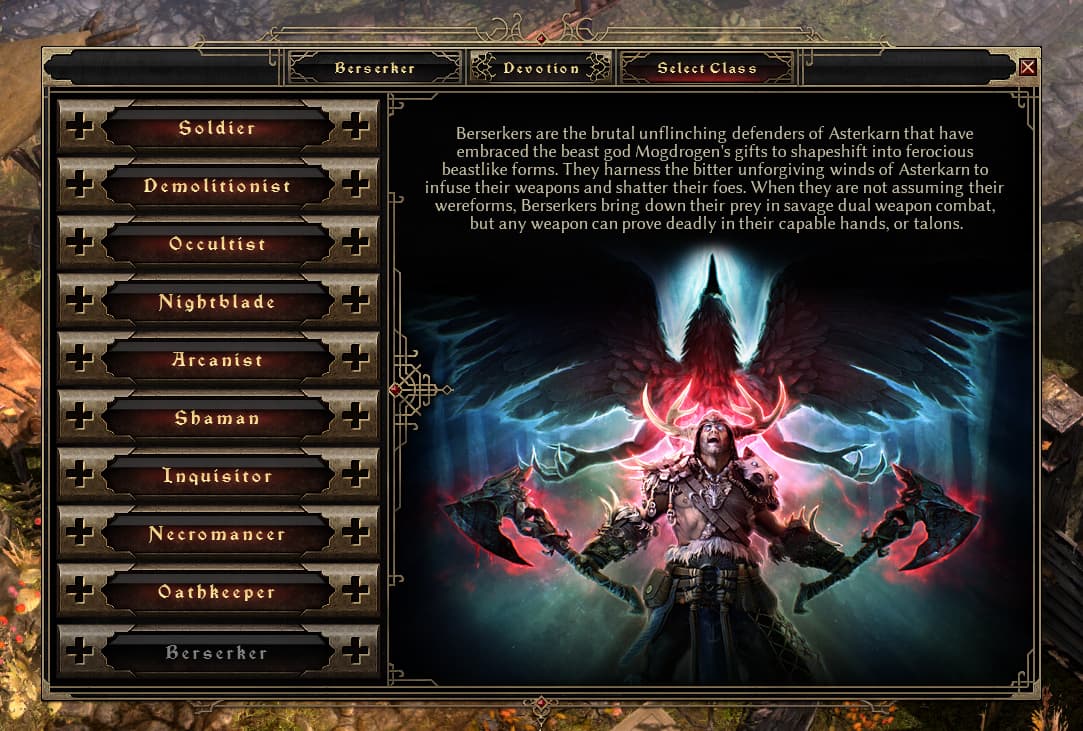Choose the Arcanist class

pos(217,360)
